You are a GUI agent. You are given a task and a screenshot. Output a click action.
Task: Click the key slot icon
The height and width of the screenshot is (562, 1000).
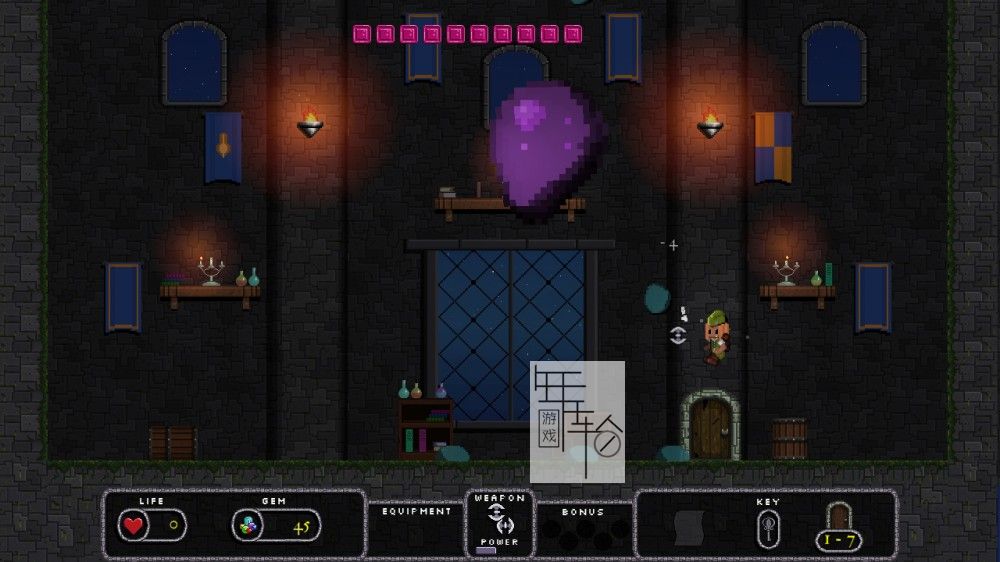[770, 525]
